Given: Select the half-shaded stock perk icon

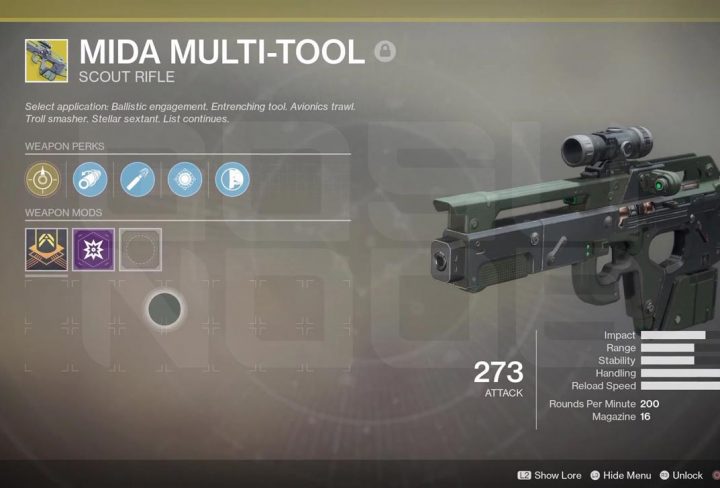Looking at the screenshot, I should point(232,180).
